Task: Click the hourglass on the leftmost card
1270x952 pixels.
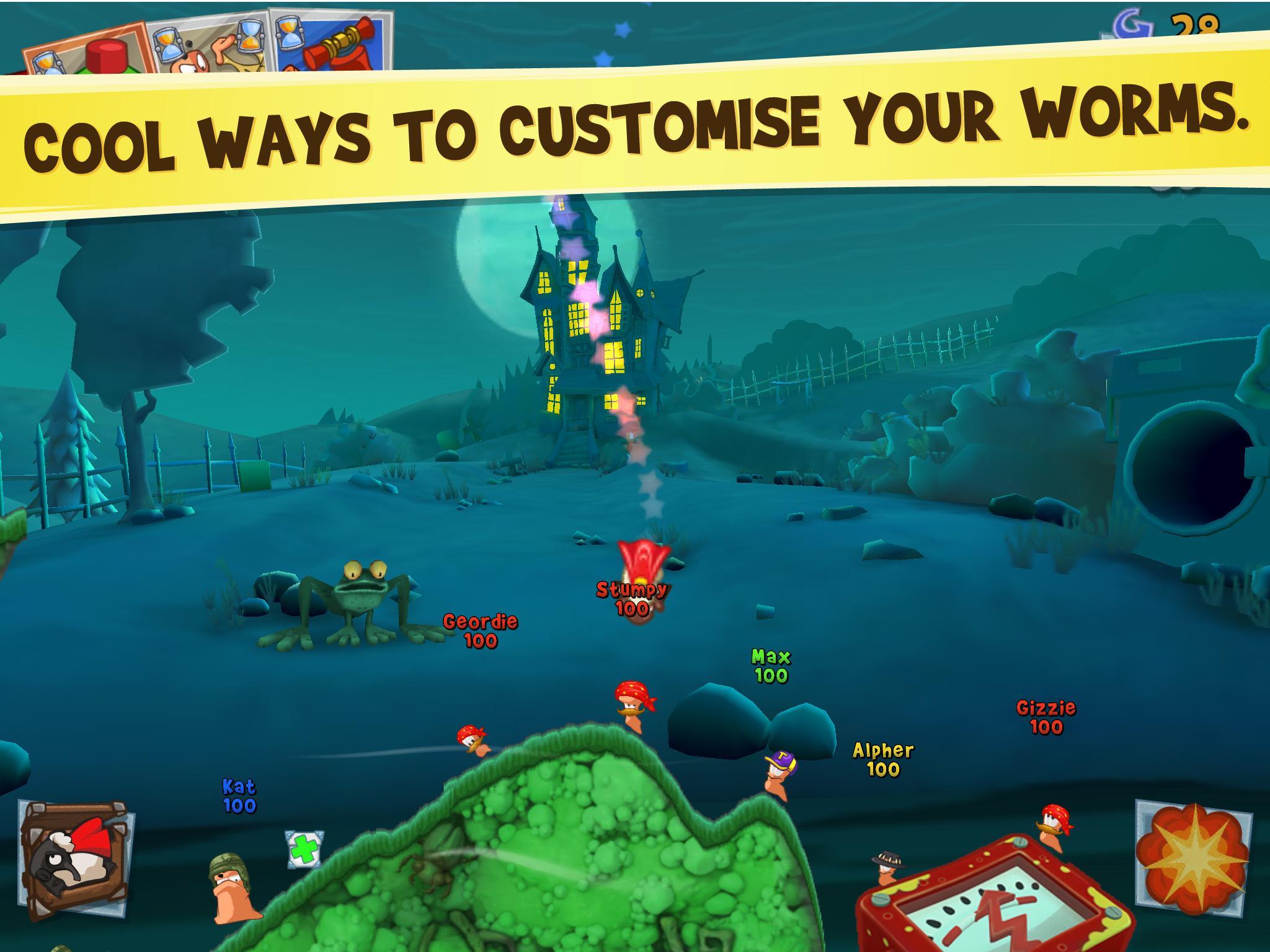Action: tap(47, 62)
